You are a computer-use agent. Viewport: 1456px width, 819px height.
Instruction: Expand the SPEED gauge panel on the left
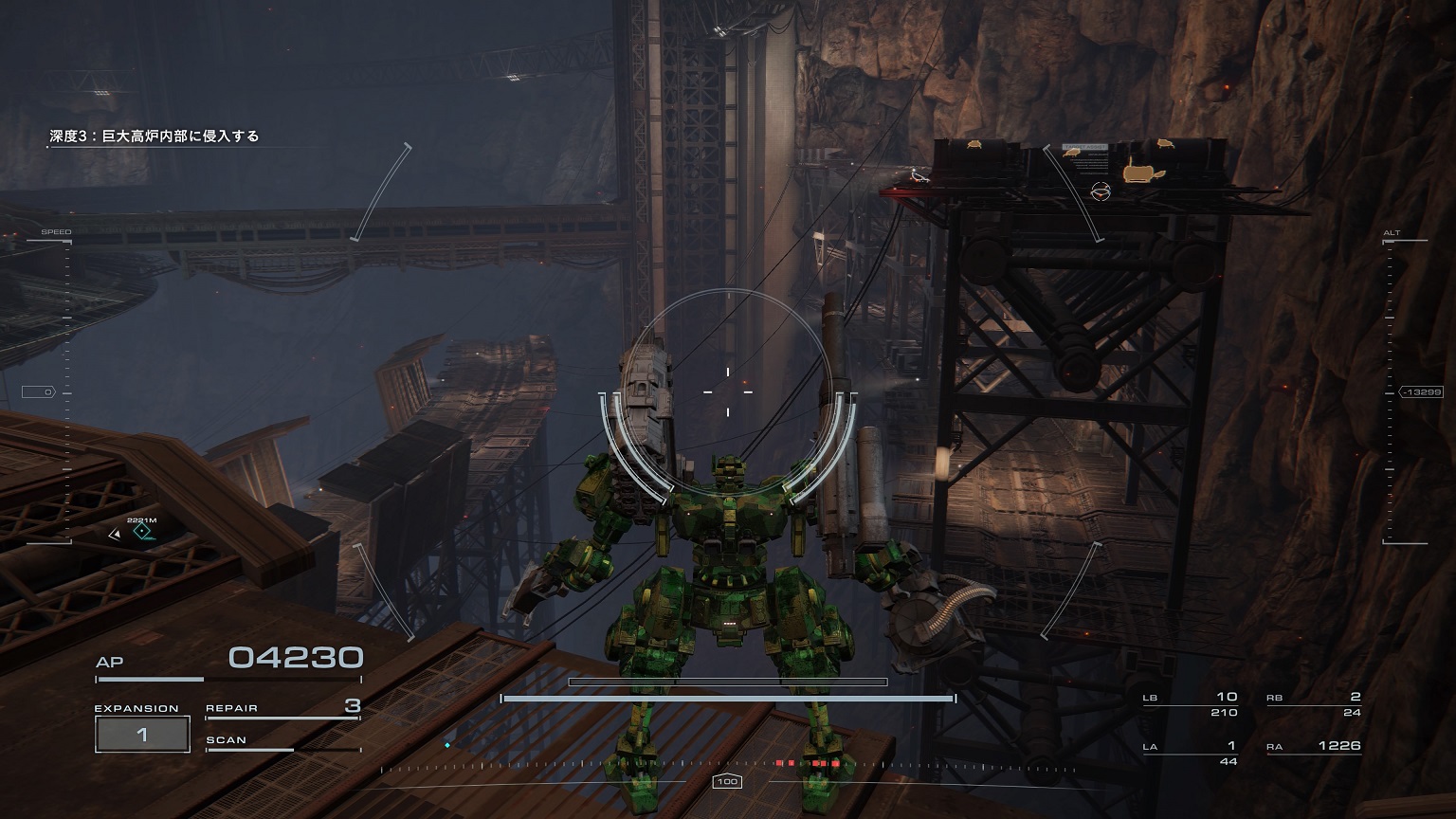coord(57,230)
